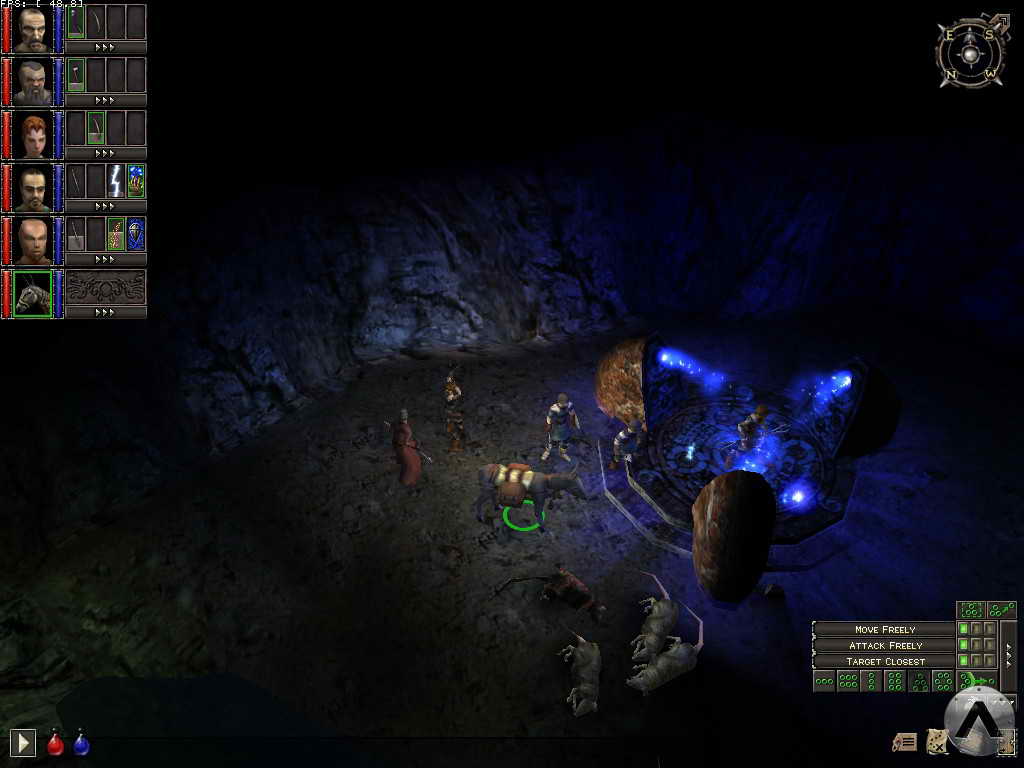Activate the lightning bolt spell slot

tap(116, 180)
